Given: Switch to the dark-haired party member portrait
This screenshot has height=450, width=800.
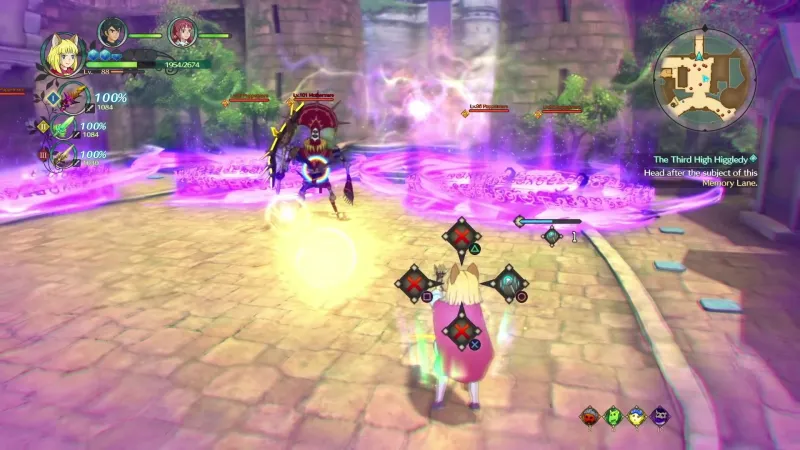Looking at the screenshot, I should [112, 33].
